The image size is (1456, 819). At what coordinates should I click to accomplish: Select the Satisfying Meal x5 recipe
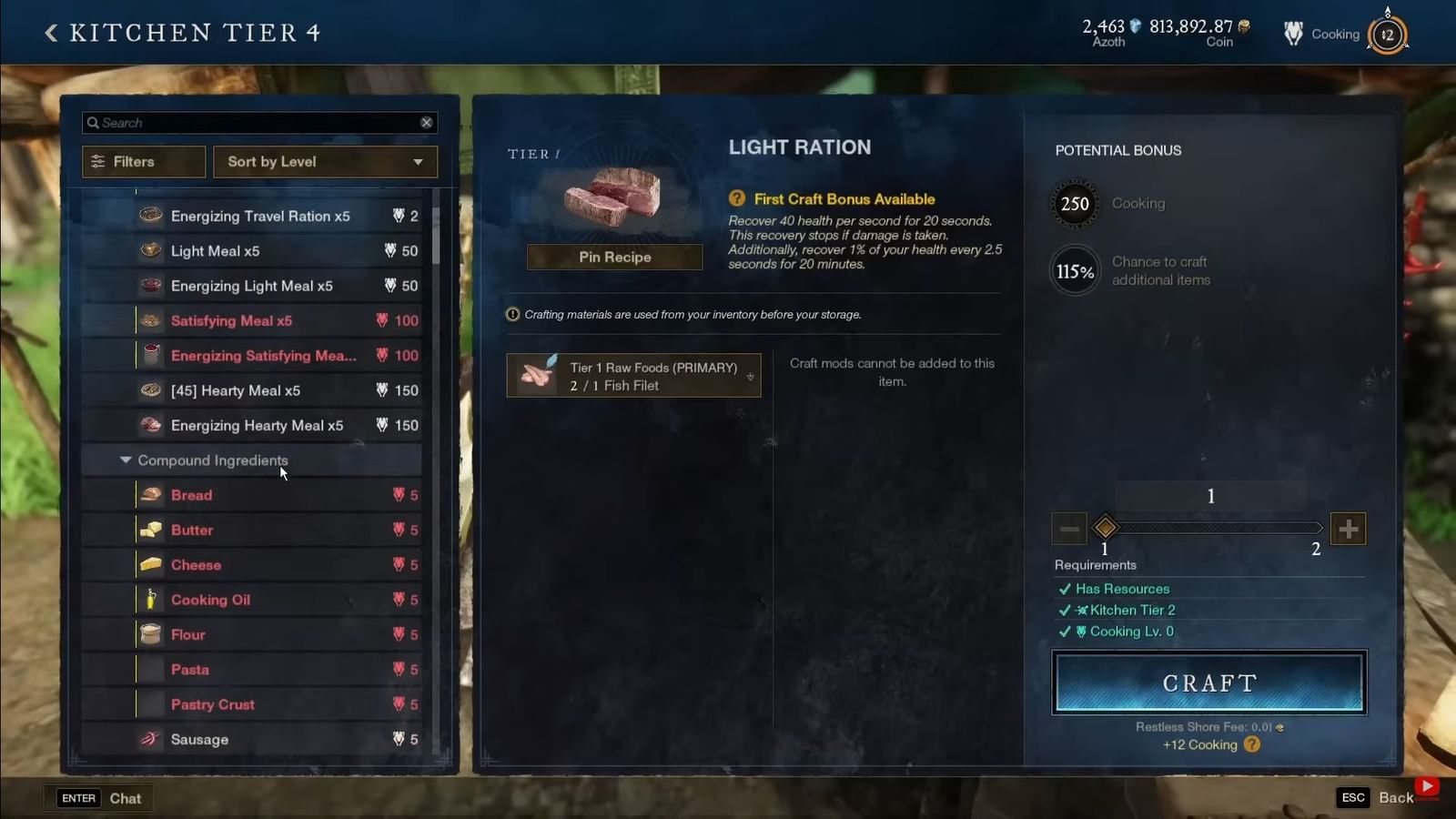pos(231,320)
